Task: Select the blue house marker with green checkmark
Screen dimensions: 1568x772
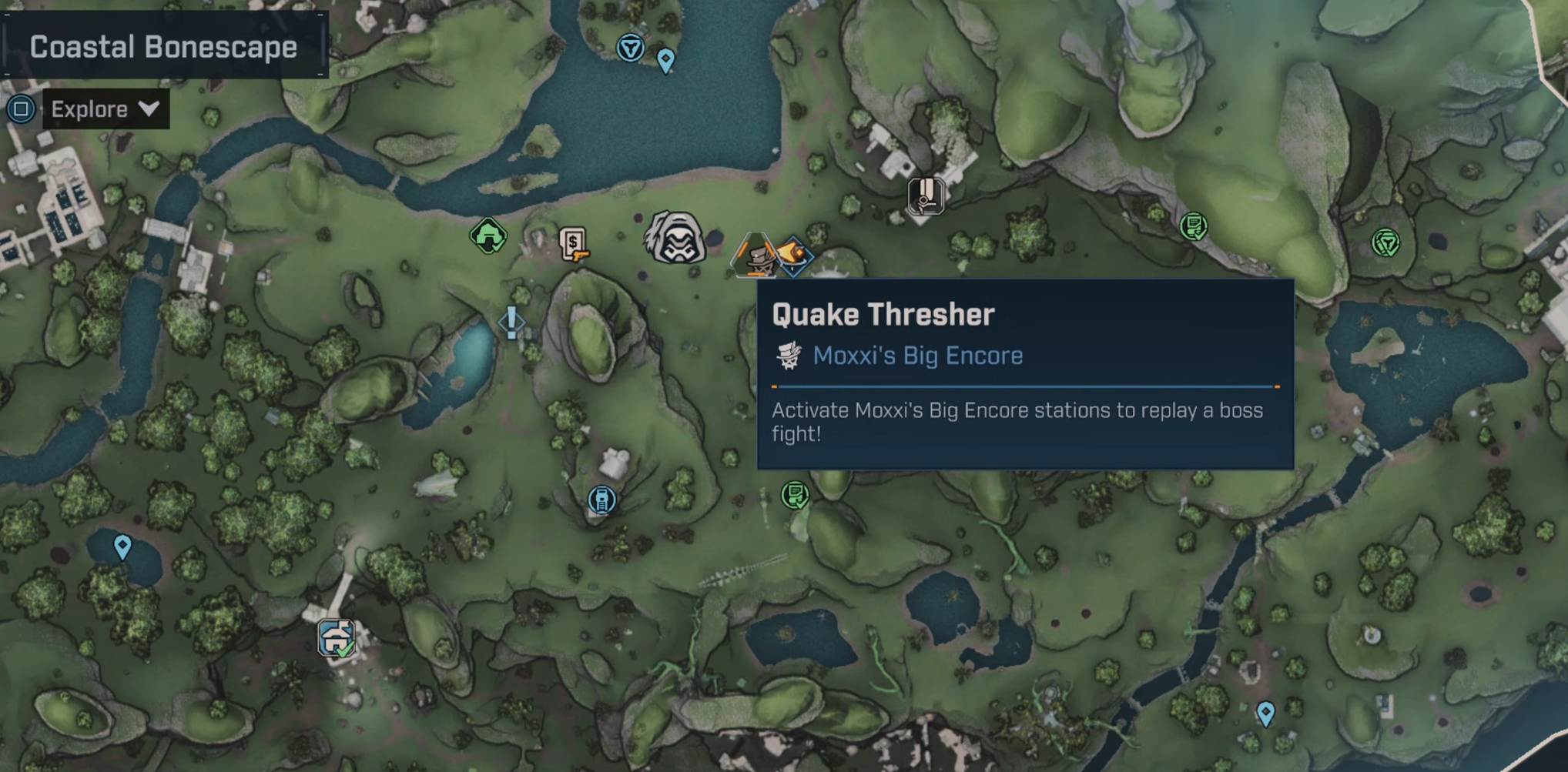Action: click(337, 638)
